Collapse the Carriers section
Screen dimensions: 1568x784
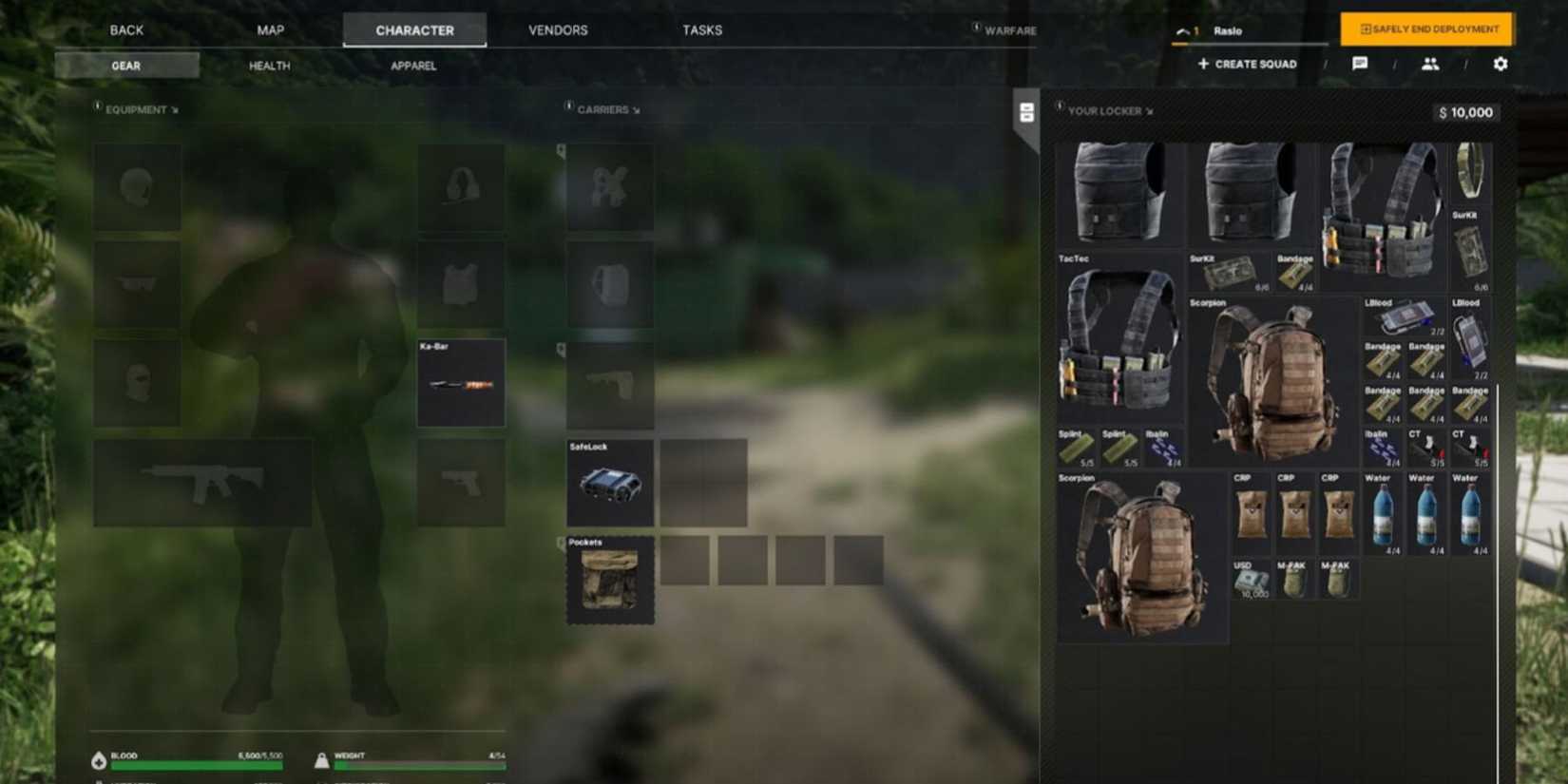tap(634, 109)
